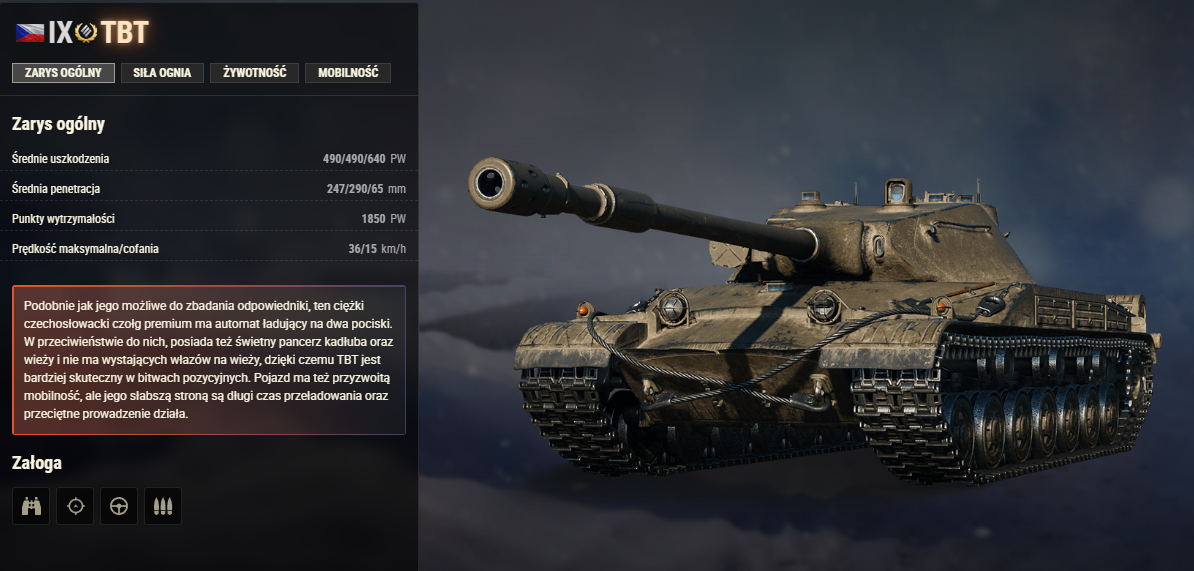This screenshot has width=1194, height=571.
Task: Select the gunner crosshair crew icon
Action: pyautogui.click(x=75, y=506)
